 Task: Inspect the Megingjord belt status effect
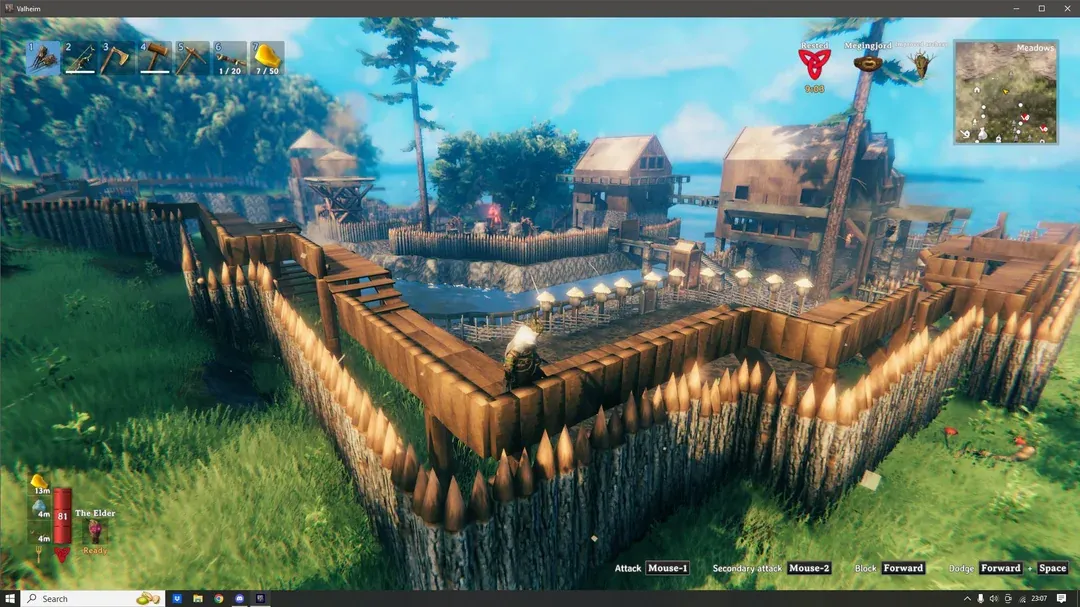coord(867,63)
